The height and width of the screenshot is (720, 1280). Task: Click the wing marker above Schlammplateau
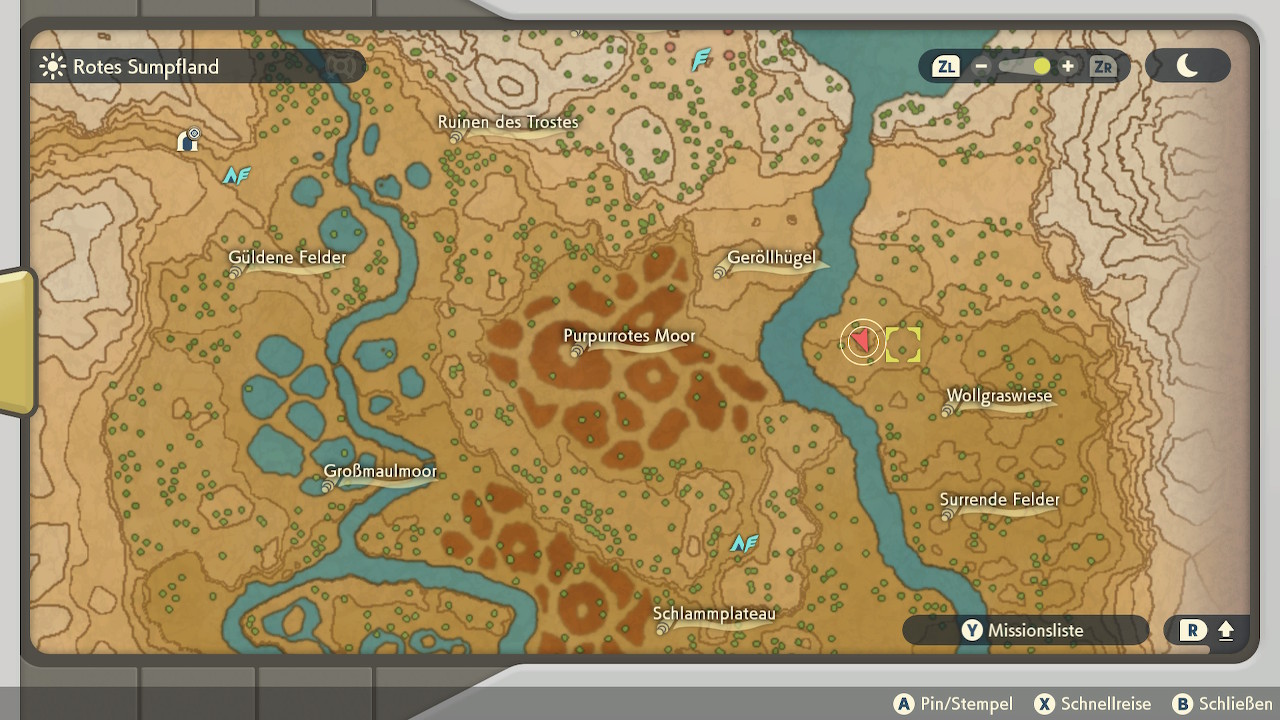(x=743, y=543)
